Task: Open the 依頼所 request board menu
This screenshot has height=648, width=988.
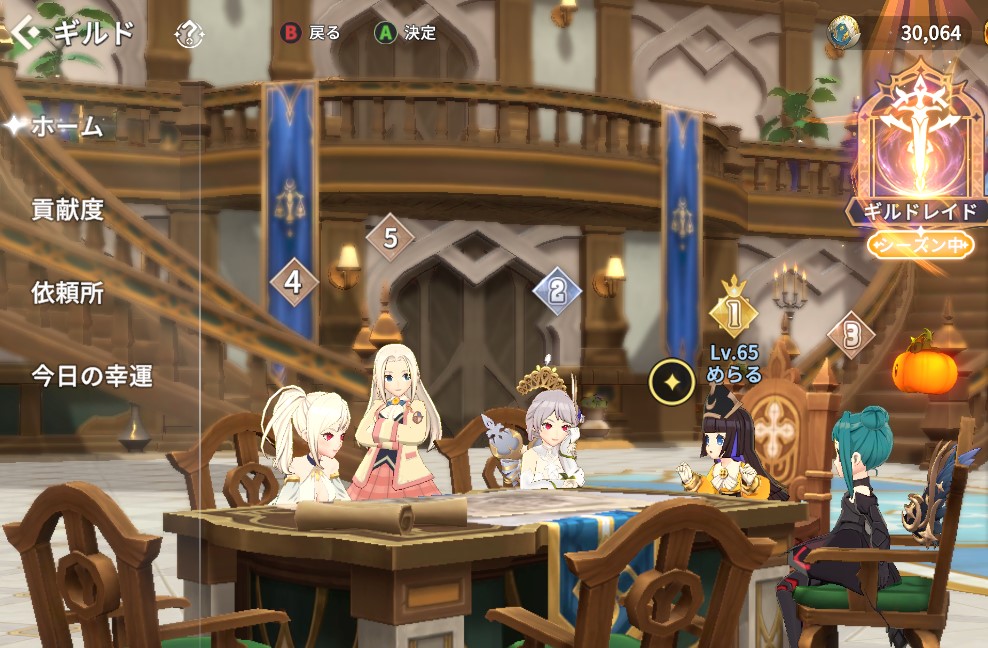Action: click(x=67, y=293)
